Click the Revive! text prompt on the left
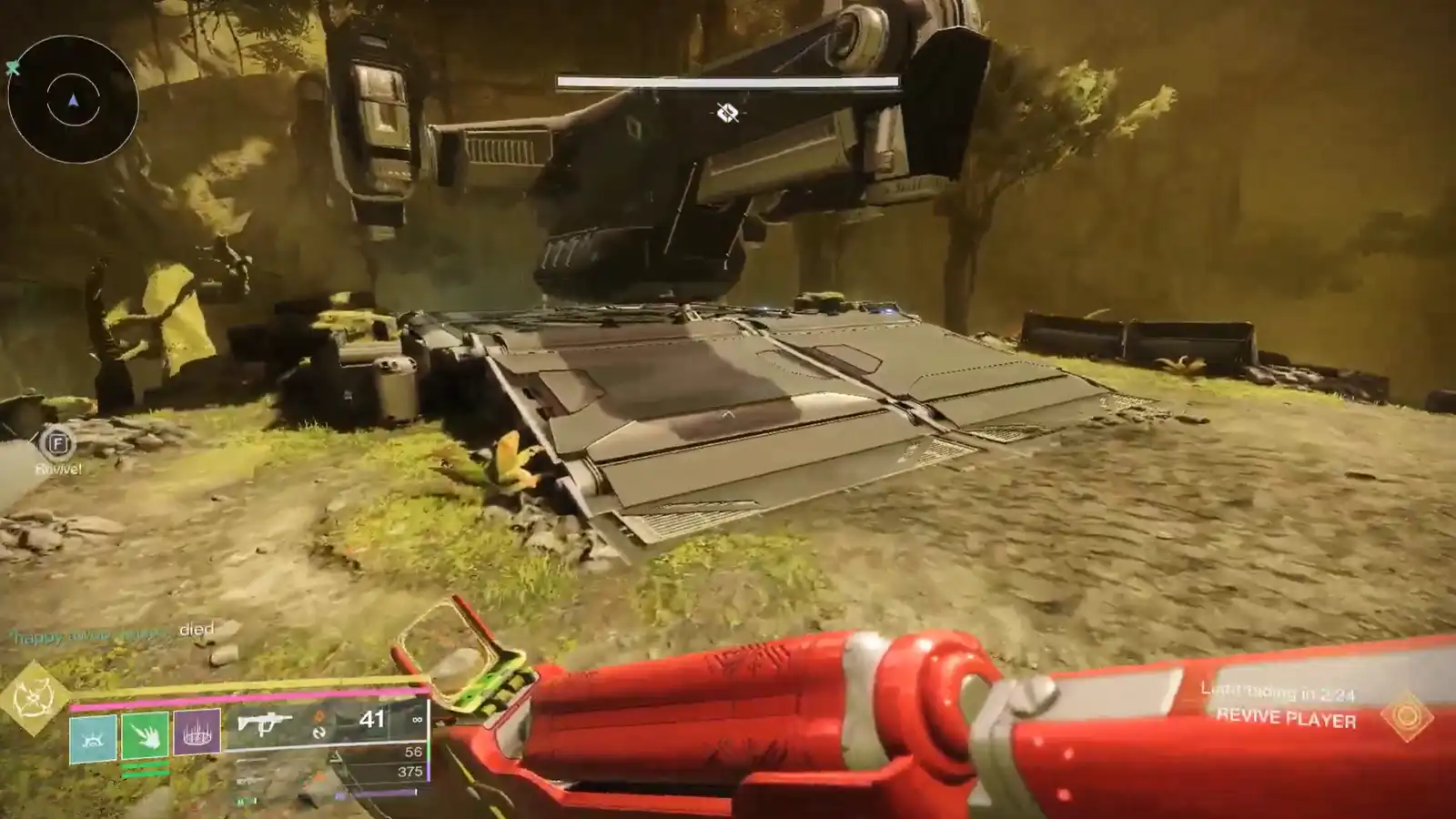 point(56,468)
